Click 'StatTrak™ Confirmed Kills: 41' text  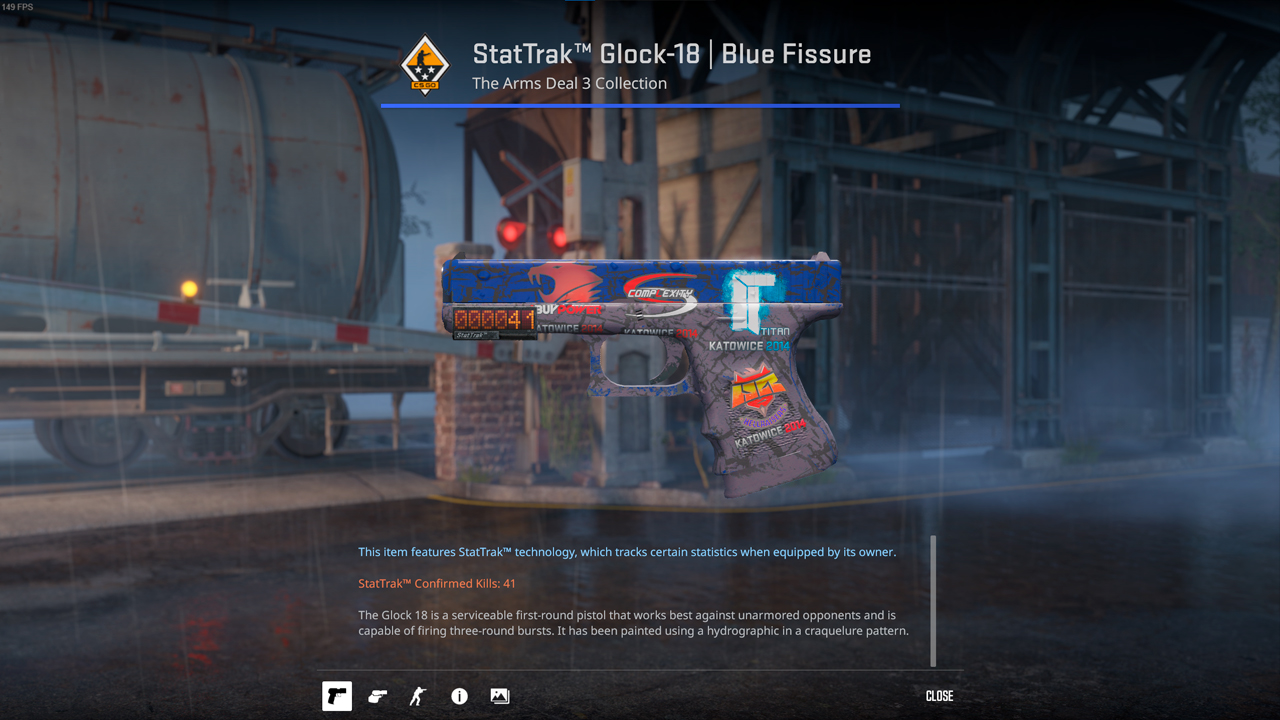(x=437, y=583)
